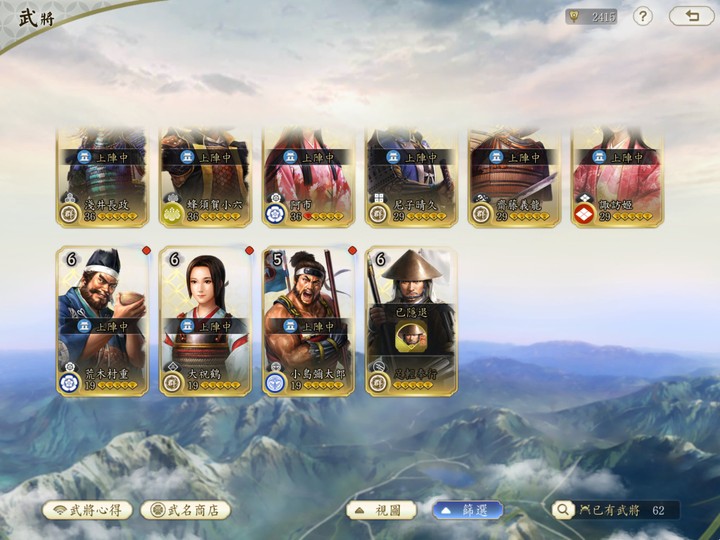Select the 足輕奉行 retired general card
720x540 pixels.
tap(411, 321)
